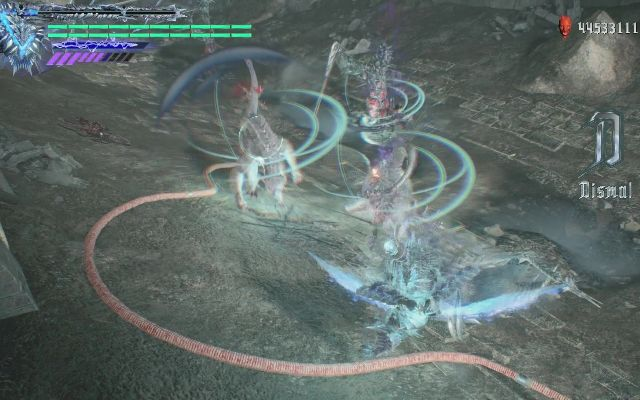640x400 pixels.
Task: Select the red orb currency icon
Action: (x=566, y=27)
